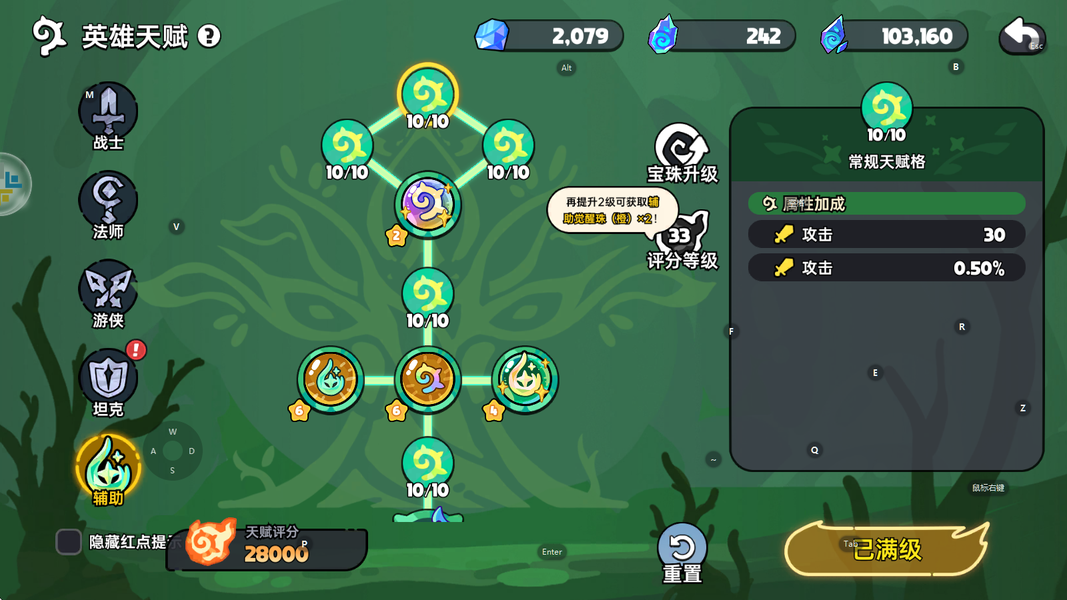
Task: Select the orange leaf-flame orb with 6 star
Action: 330,380
